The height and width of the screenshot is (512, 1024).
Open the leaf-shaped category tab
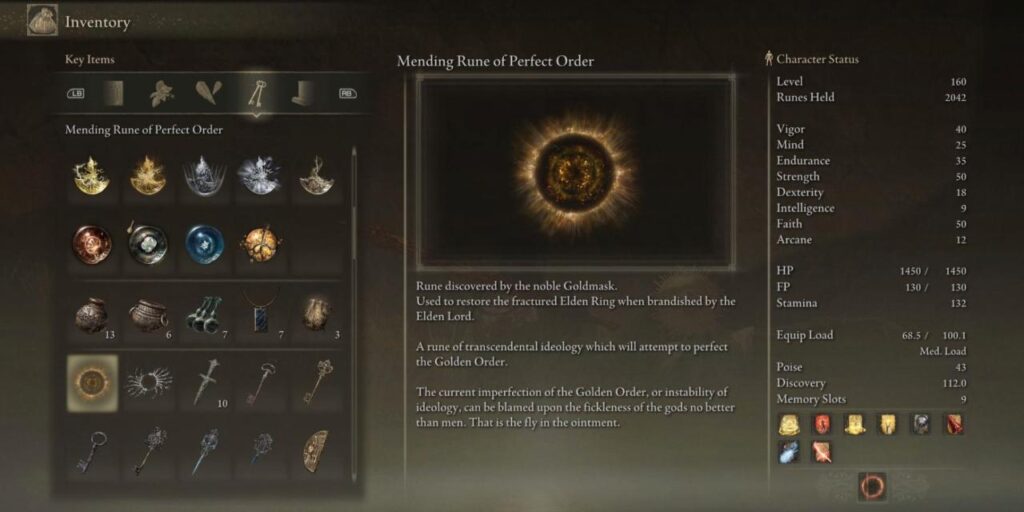click(x=162, y=93)
